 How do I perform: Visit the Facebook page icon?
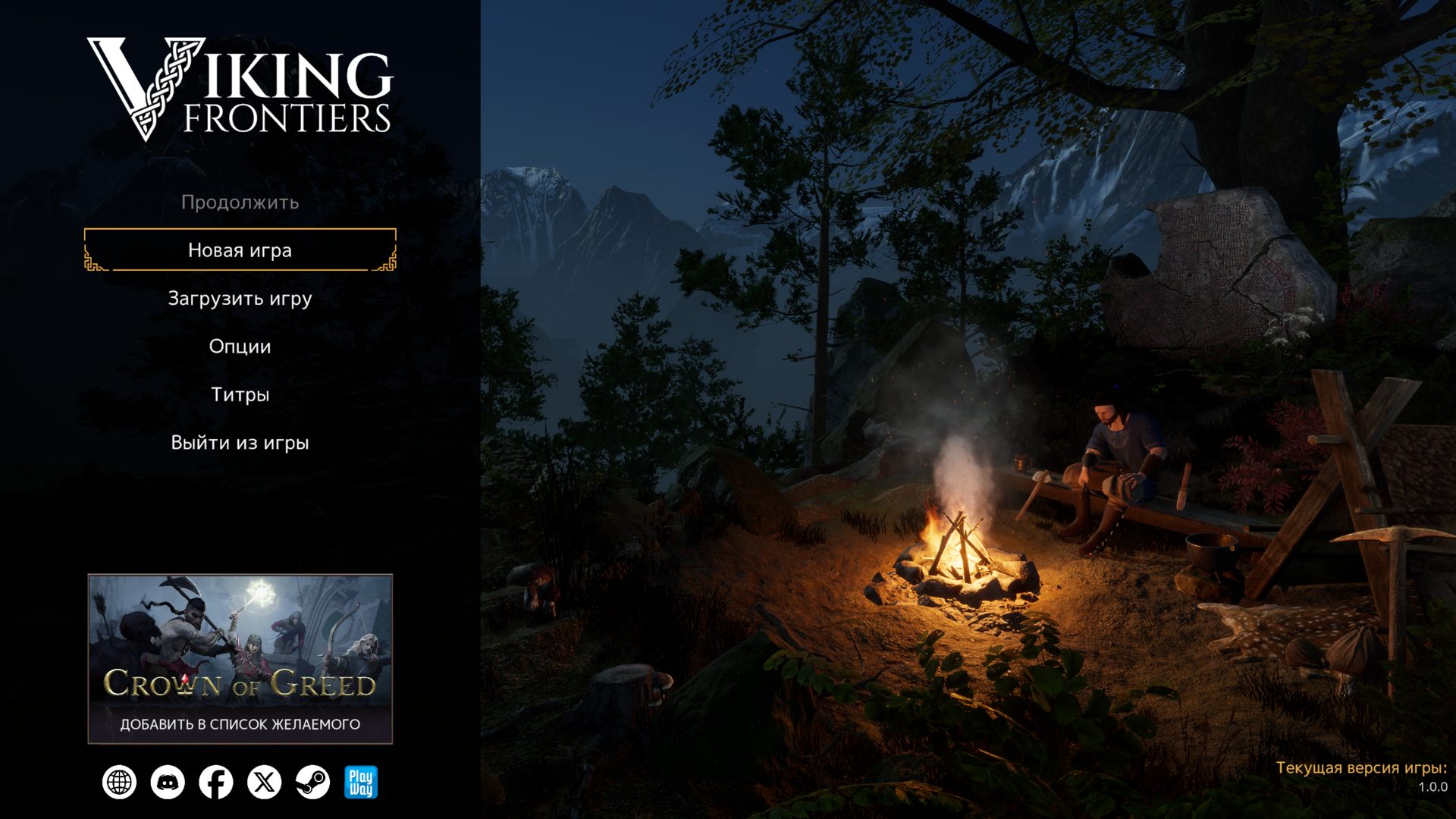(x=216, y=783)
